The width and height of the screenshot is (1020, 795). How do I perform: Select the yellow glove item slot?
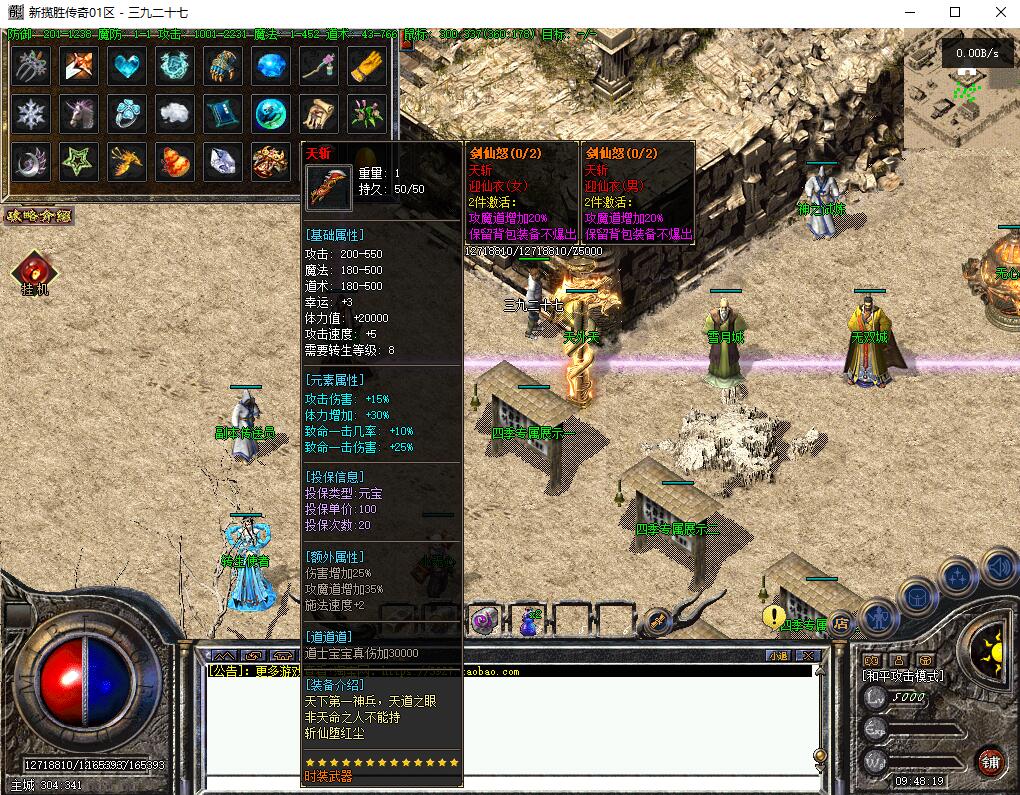[x=367, y=67]
